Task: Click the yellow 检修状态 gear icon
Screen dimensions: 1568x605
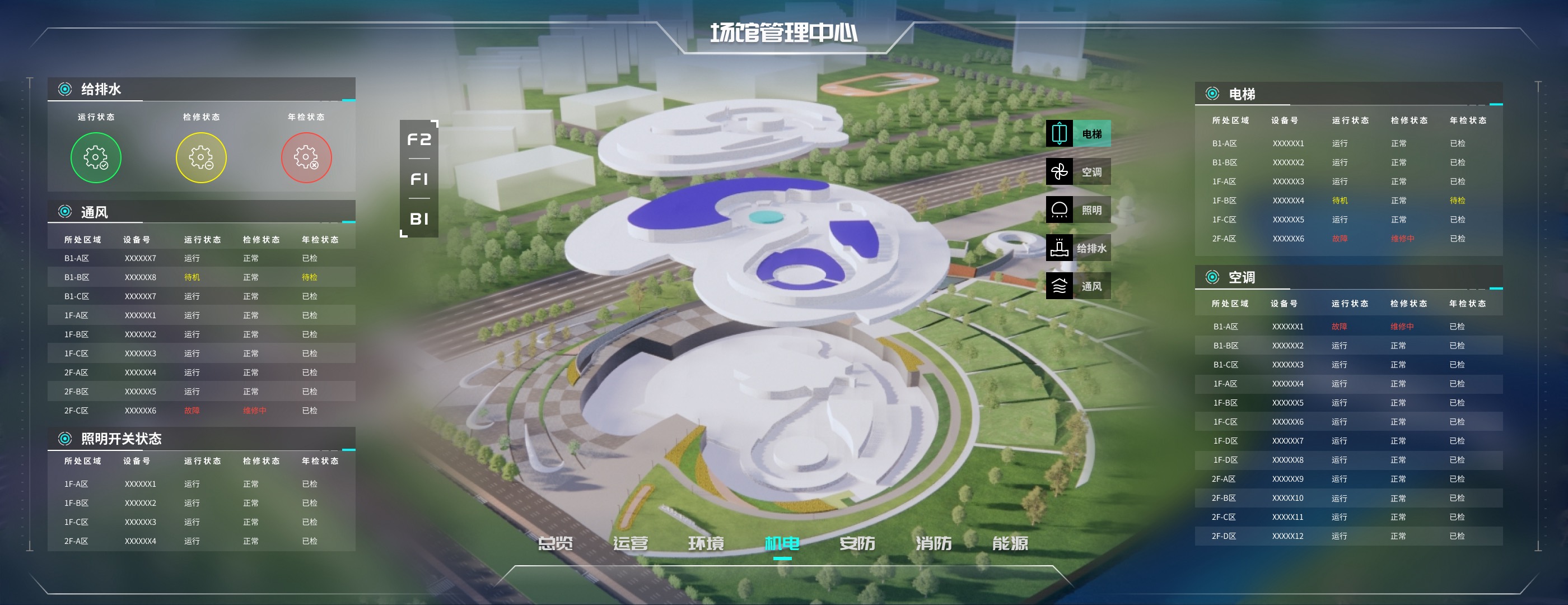Action: click(x=201, y=157)
